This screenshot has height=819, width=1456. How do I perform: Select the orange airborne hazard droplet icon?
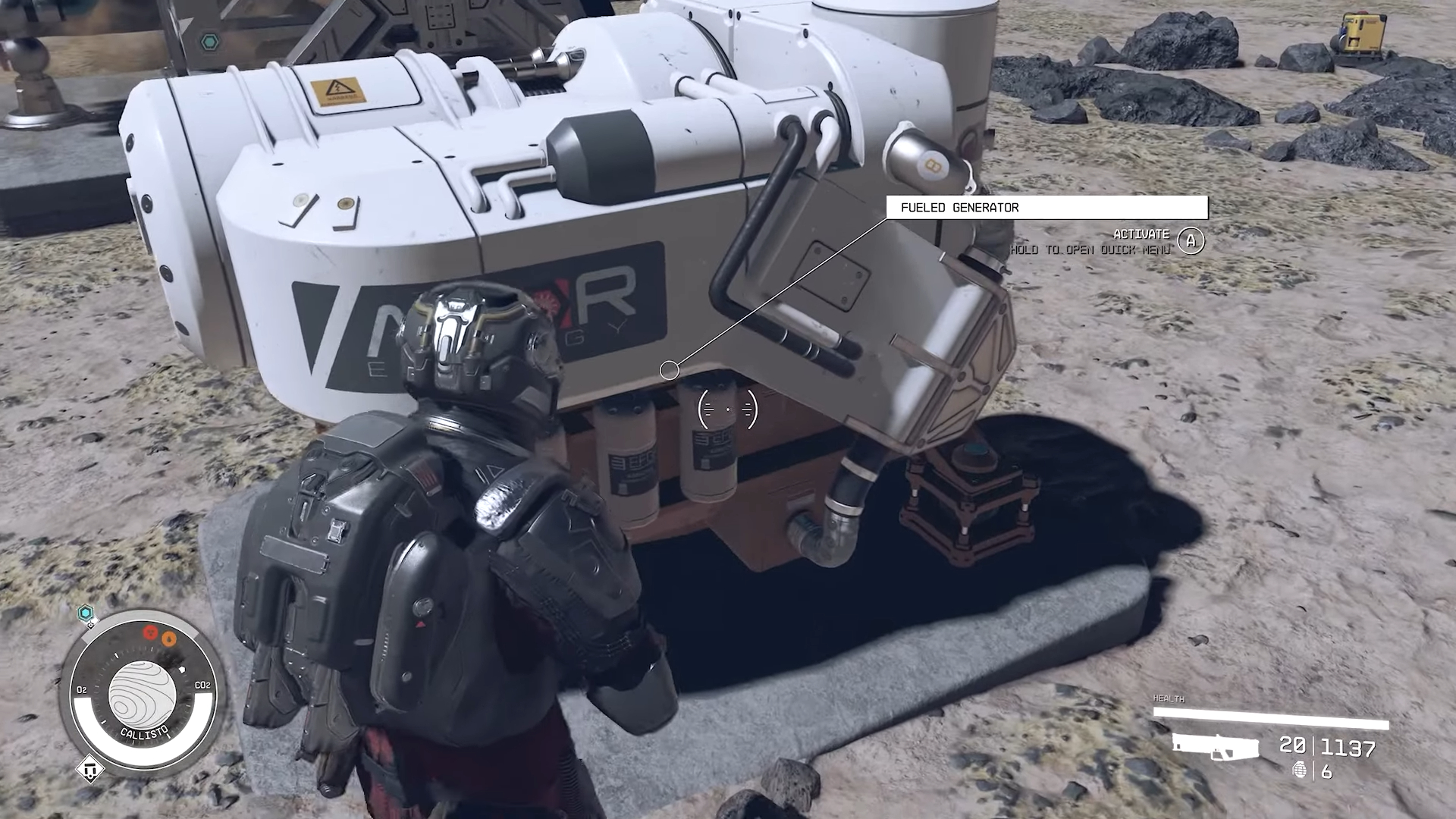[168, 639]
